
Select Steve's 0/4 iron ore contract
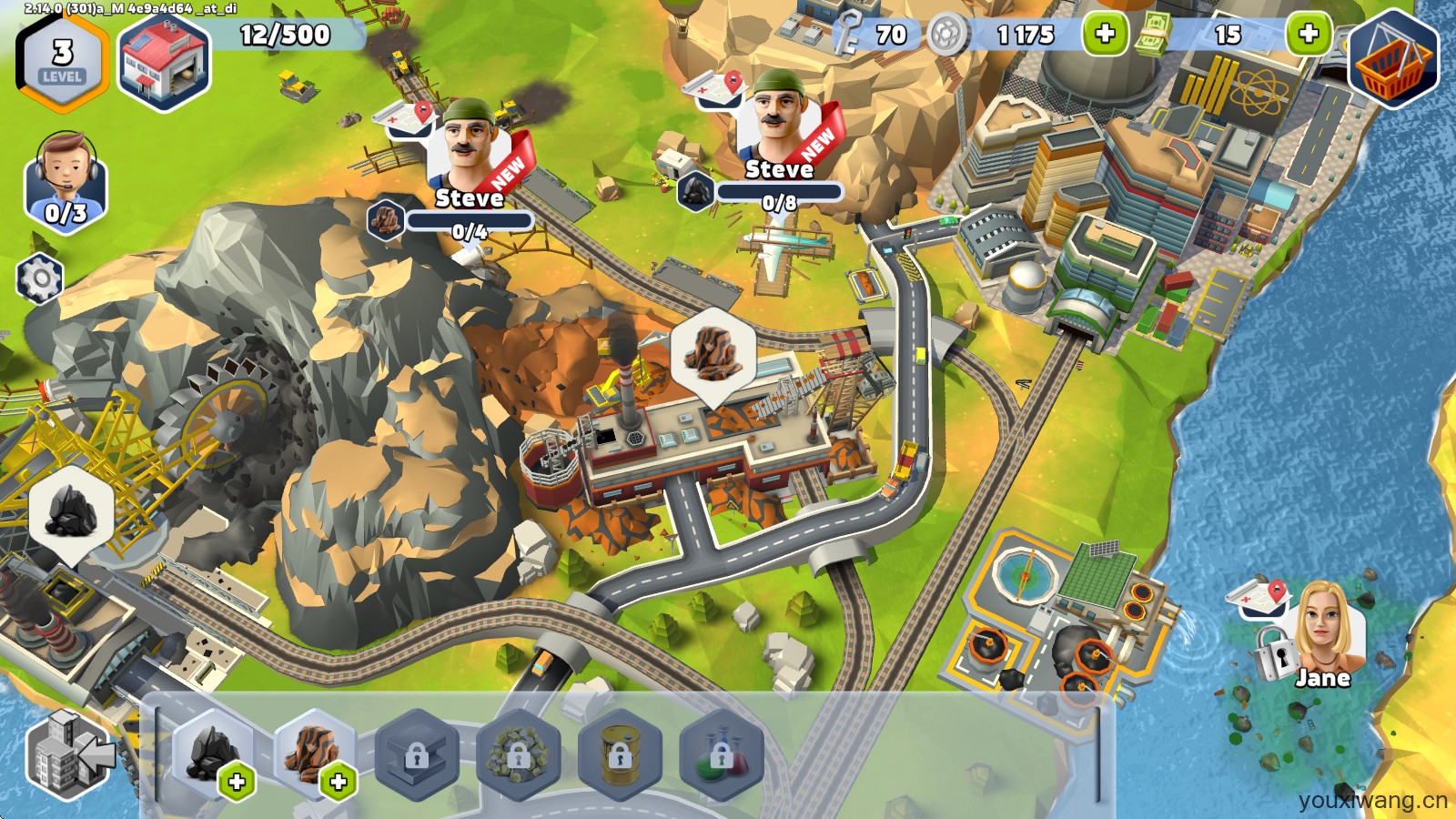(x=469, y=173)
